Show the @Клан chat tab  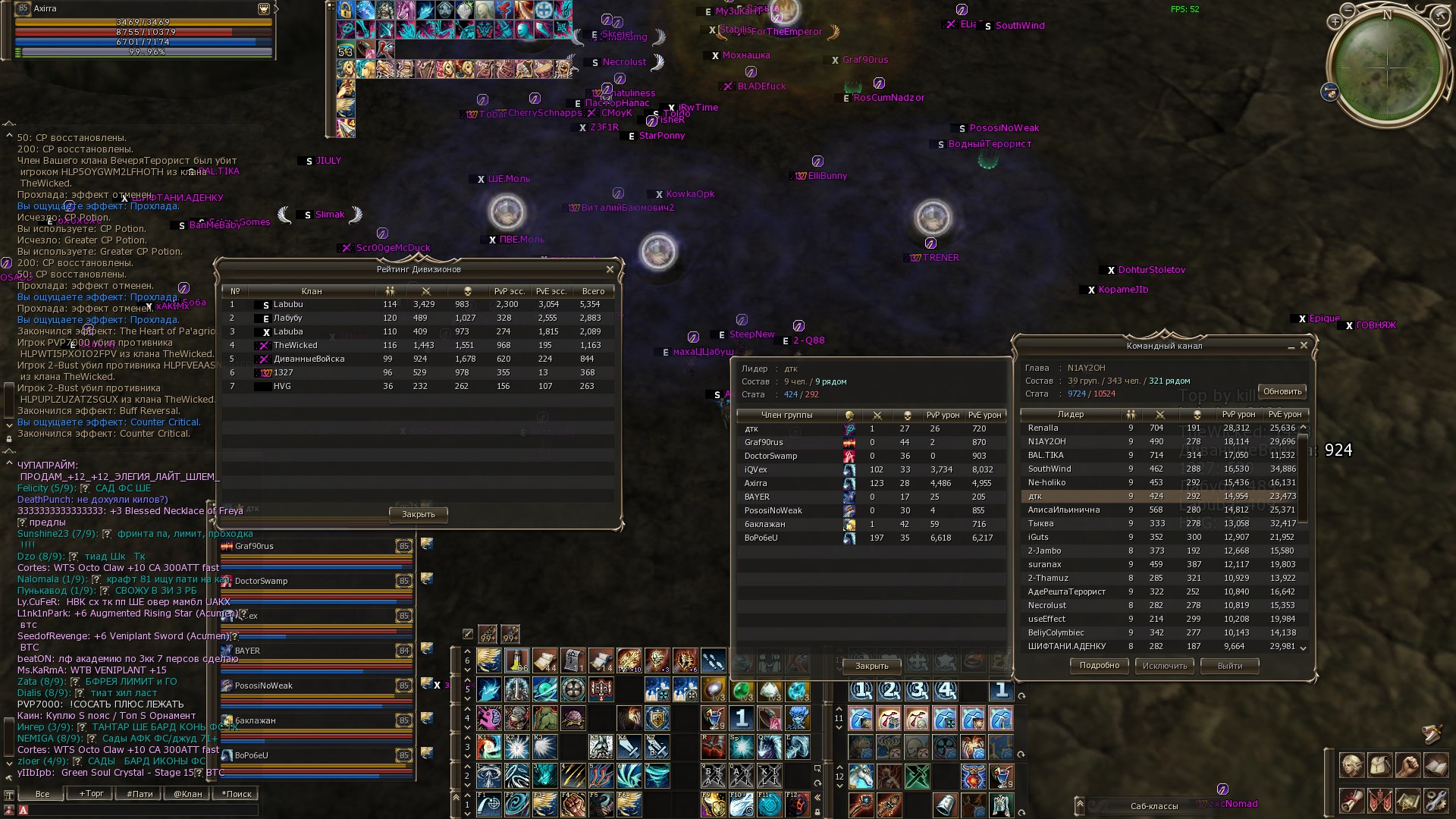click(x=188, y=794)
